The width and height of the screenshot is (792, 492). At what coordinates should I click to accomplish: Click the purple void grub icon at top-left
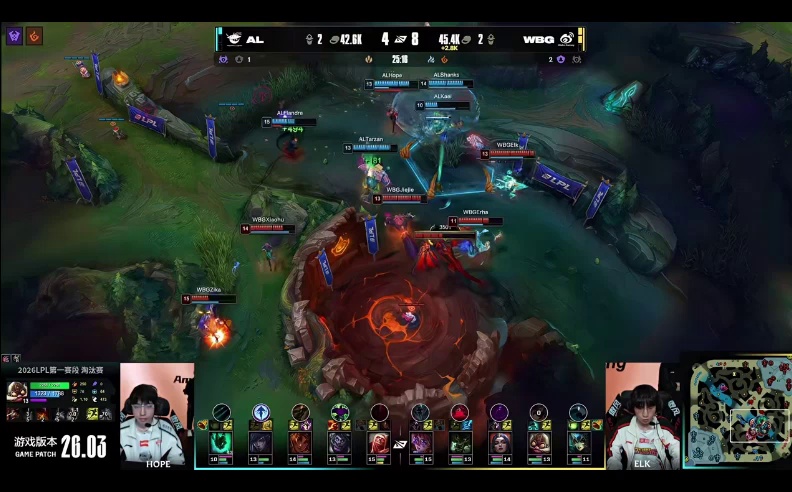point(14,36)
